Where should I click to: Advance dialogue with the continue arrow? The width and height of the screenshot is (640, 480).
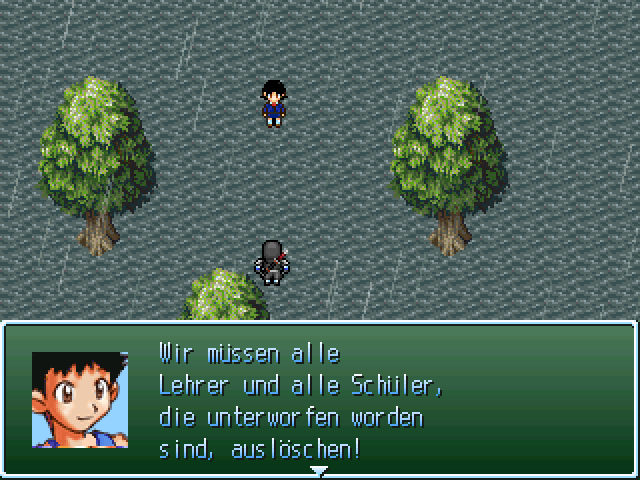[x=318, y=470]
